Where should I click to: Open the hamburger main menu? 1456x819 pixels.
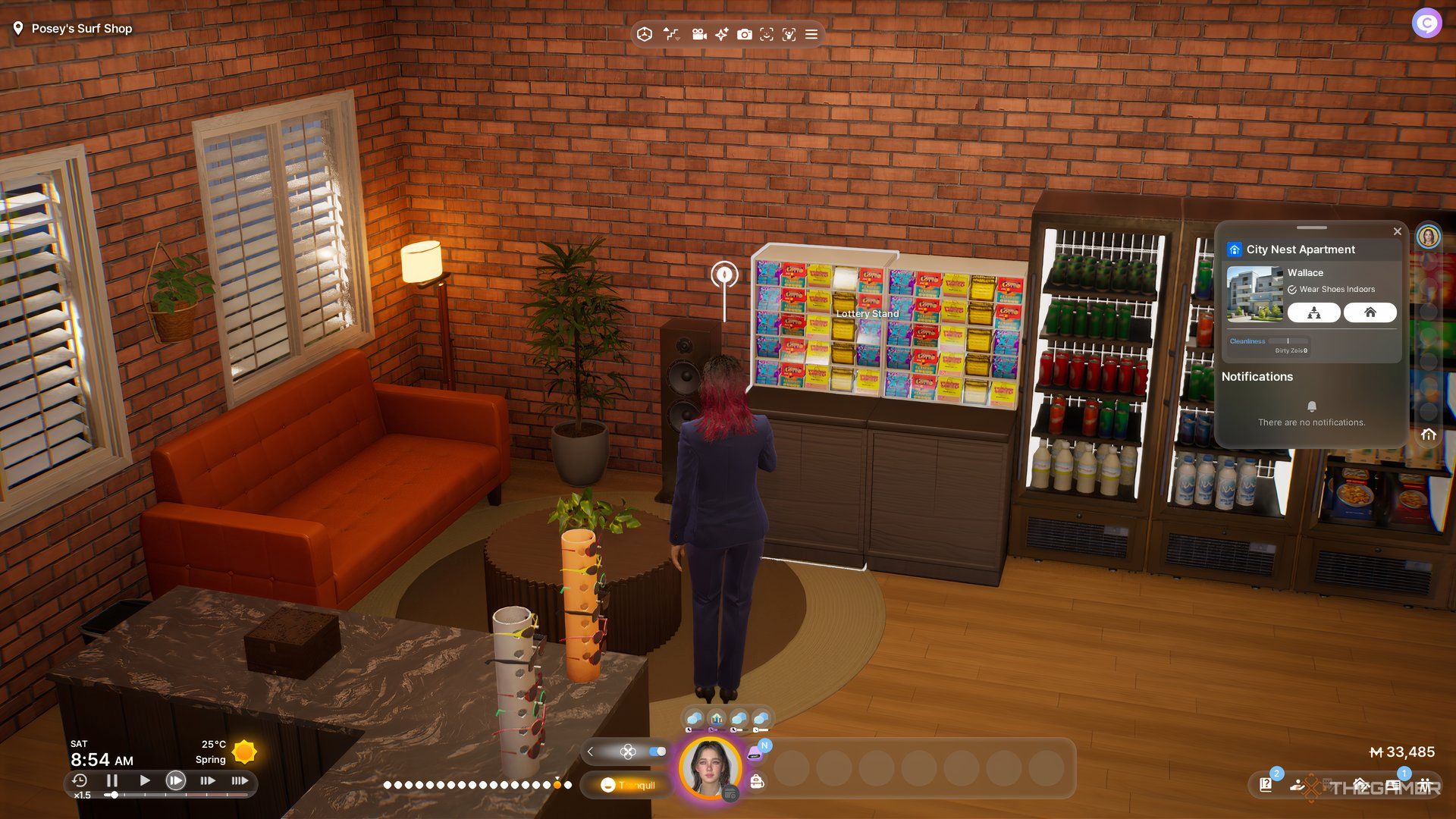(x=811, y=34)
